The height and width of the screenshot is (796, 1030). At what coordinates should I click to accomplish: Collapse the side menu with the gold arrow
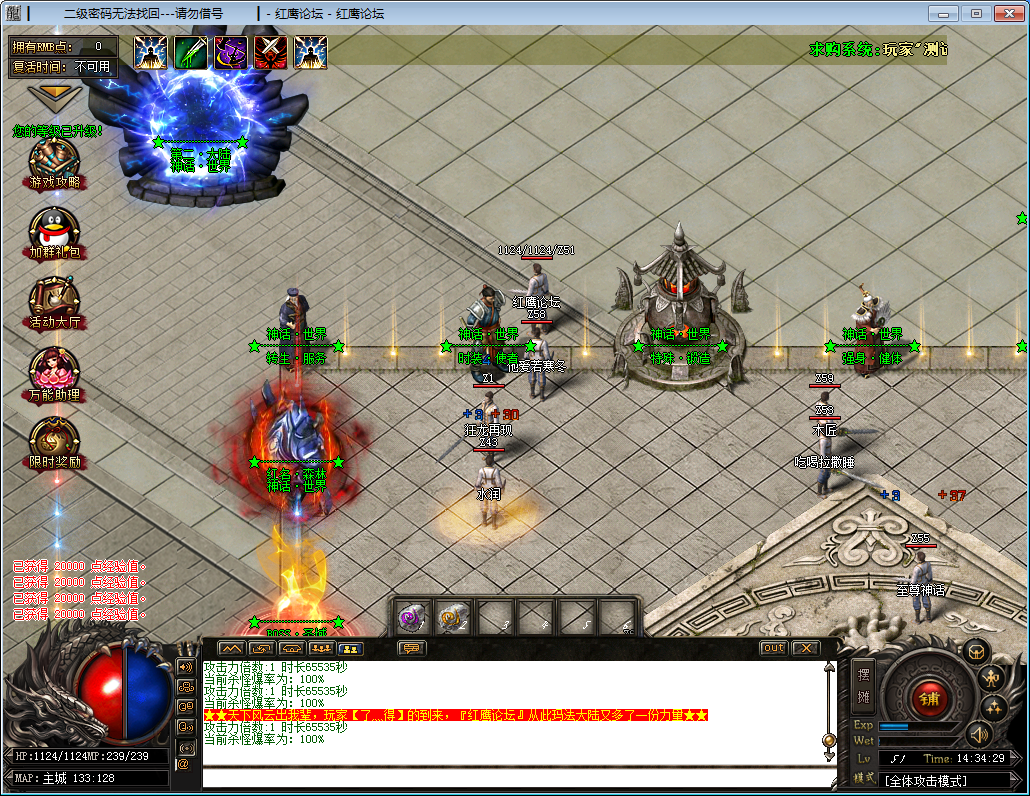(55, 95)
